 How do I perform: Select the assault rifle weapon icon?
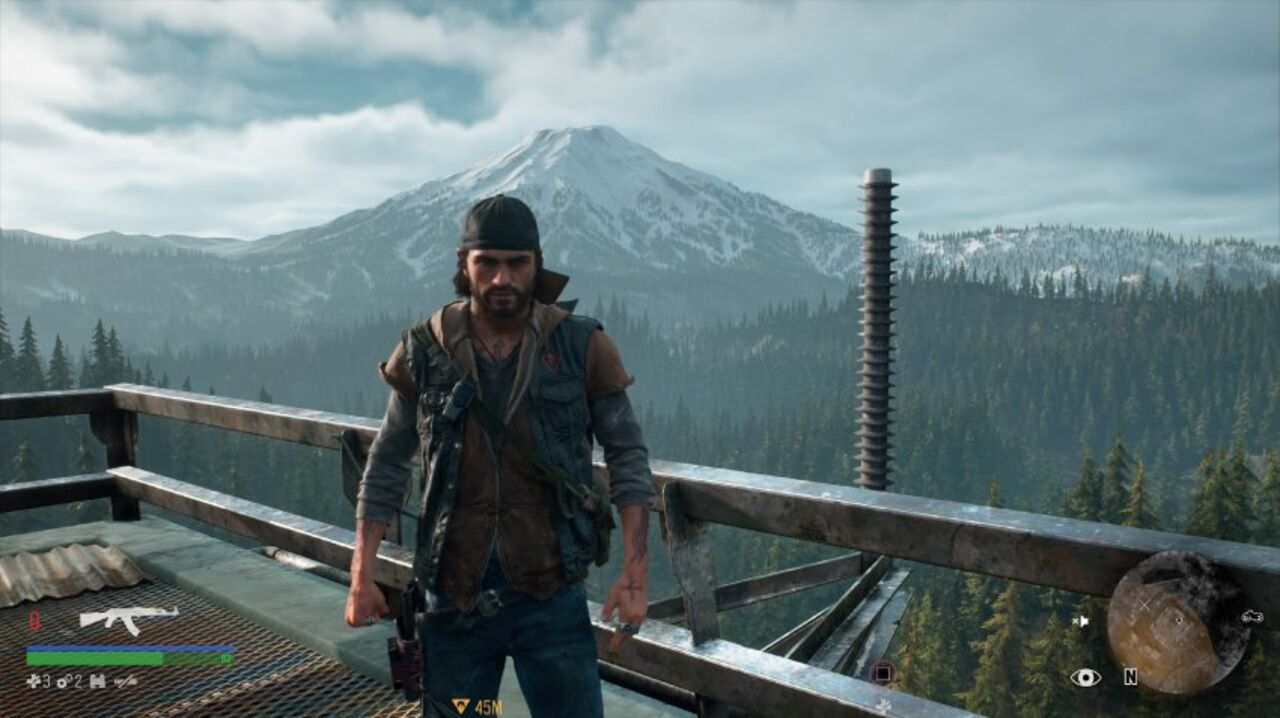click(x=128, y=619)
